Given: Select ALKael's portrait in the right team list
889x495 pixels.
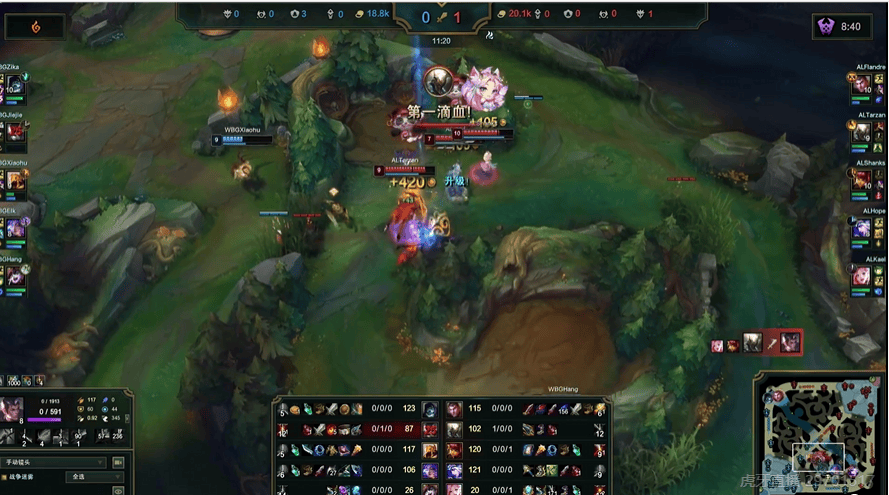Looking at the screenshot, I should pyautogui.click(x=861, y=276).
